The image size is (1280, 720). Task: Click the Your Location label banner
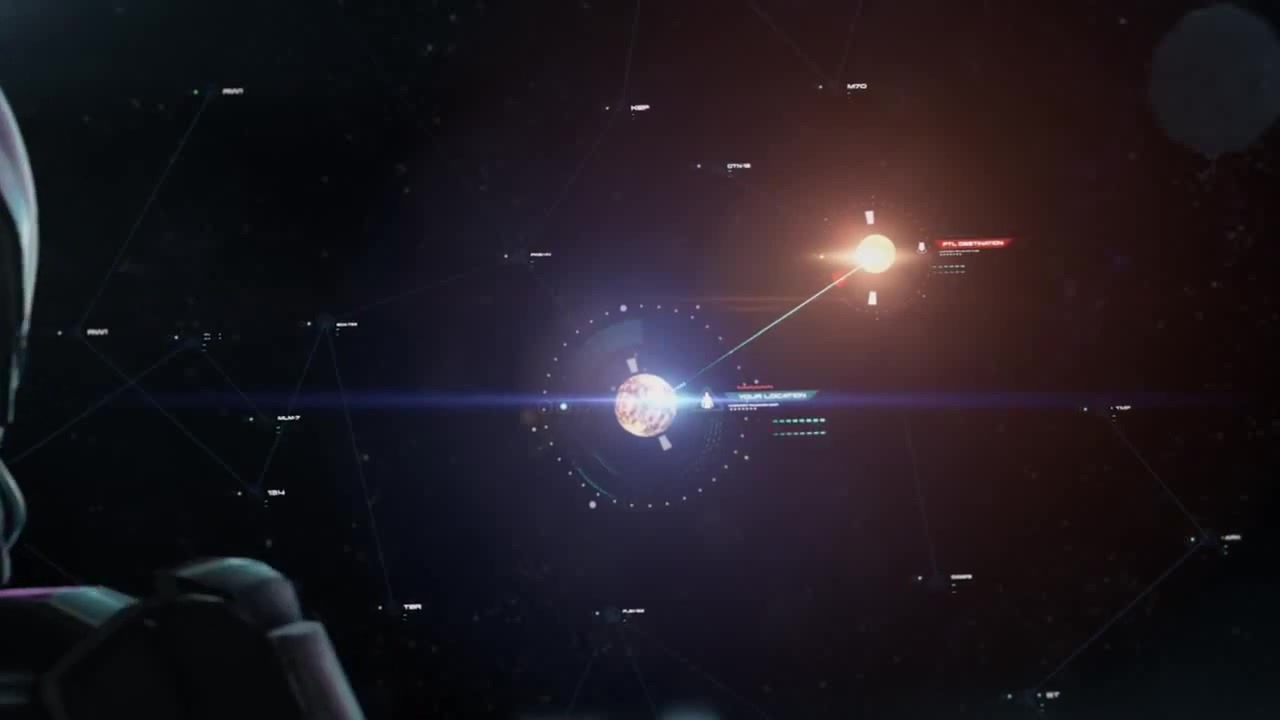coord(770,397)
